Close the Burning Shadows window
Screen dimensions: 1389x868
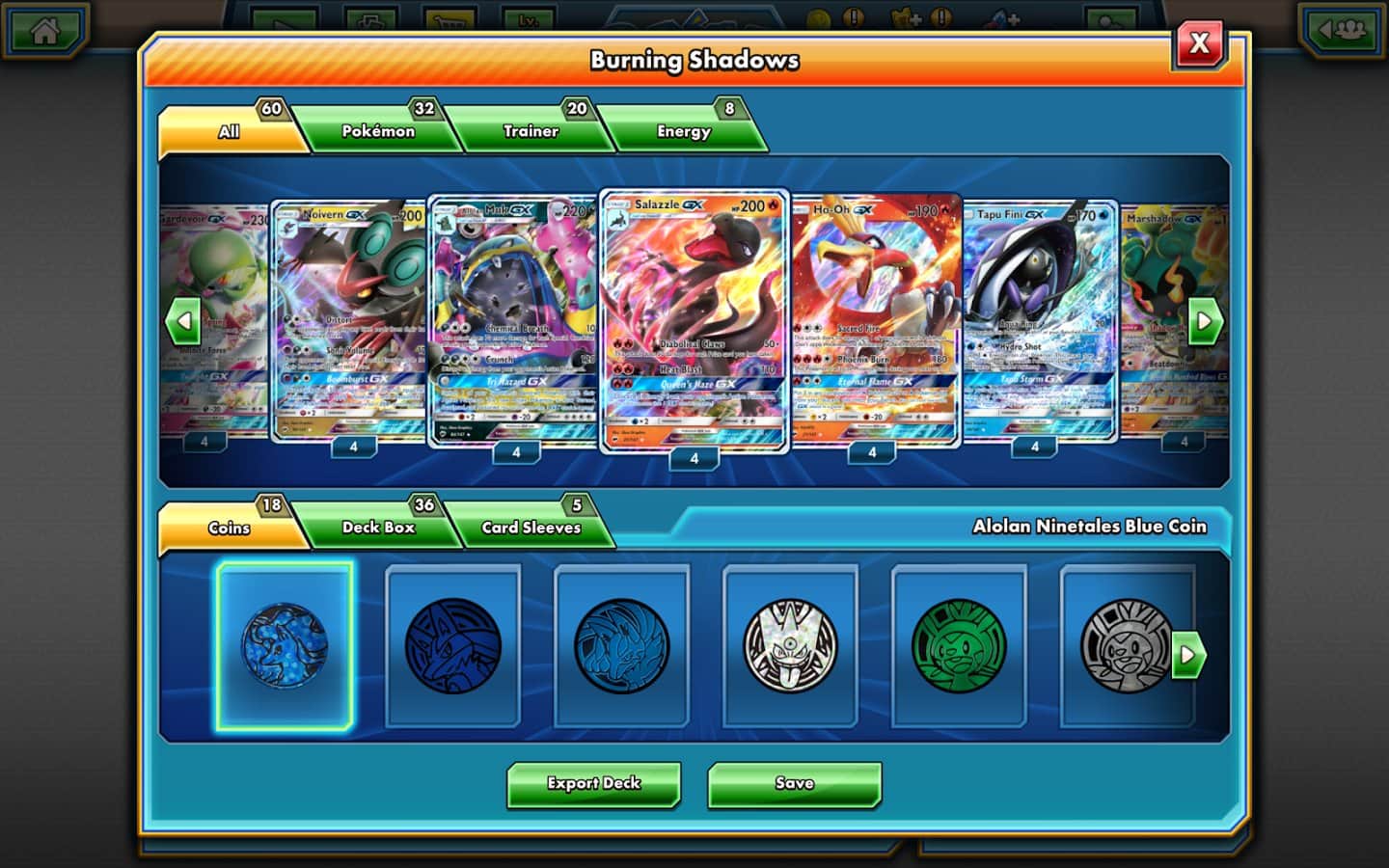(x=1199, y=43)
